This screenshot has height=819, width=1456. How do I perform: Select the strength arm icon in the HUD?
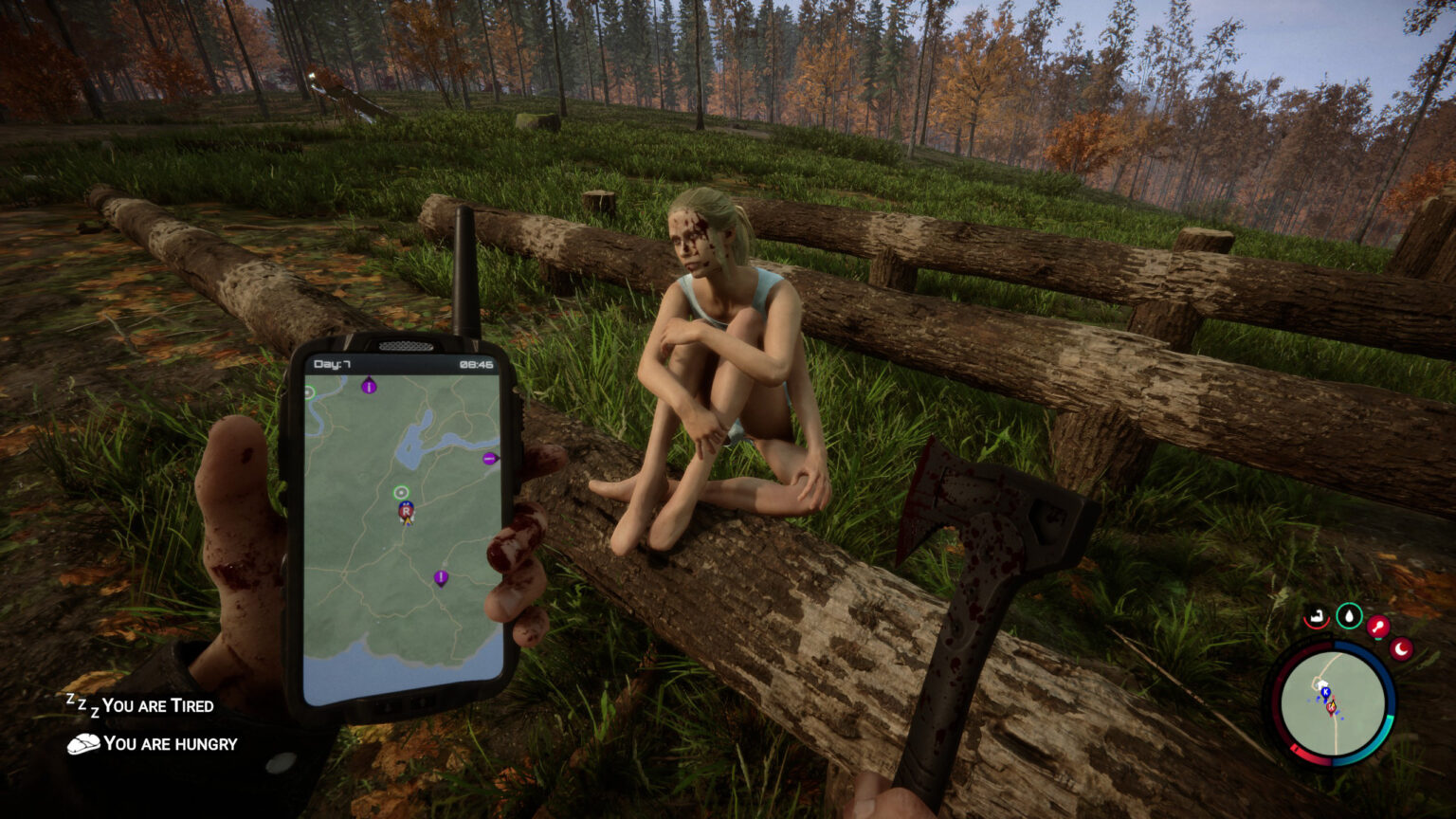point(1318,616)
